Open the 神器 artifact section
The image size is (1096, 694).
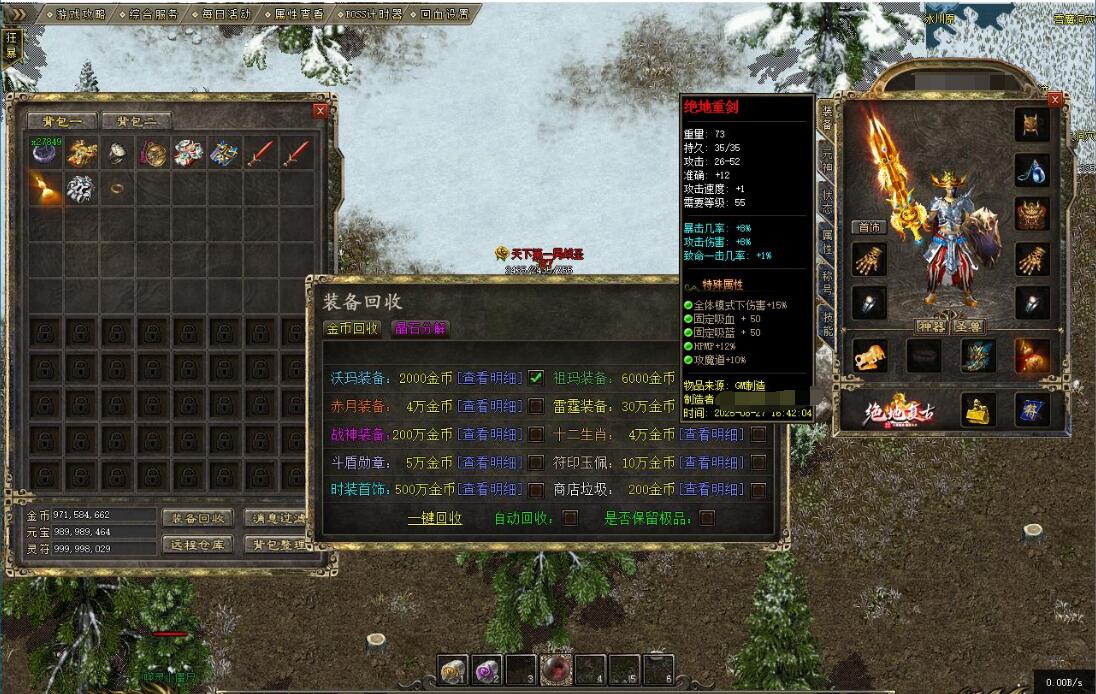pyautogui.click(x=930, y=327)
